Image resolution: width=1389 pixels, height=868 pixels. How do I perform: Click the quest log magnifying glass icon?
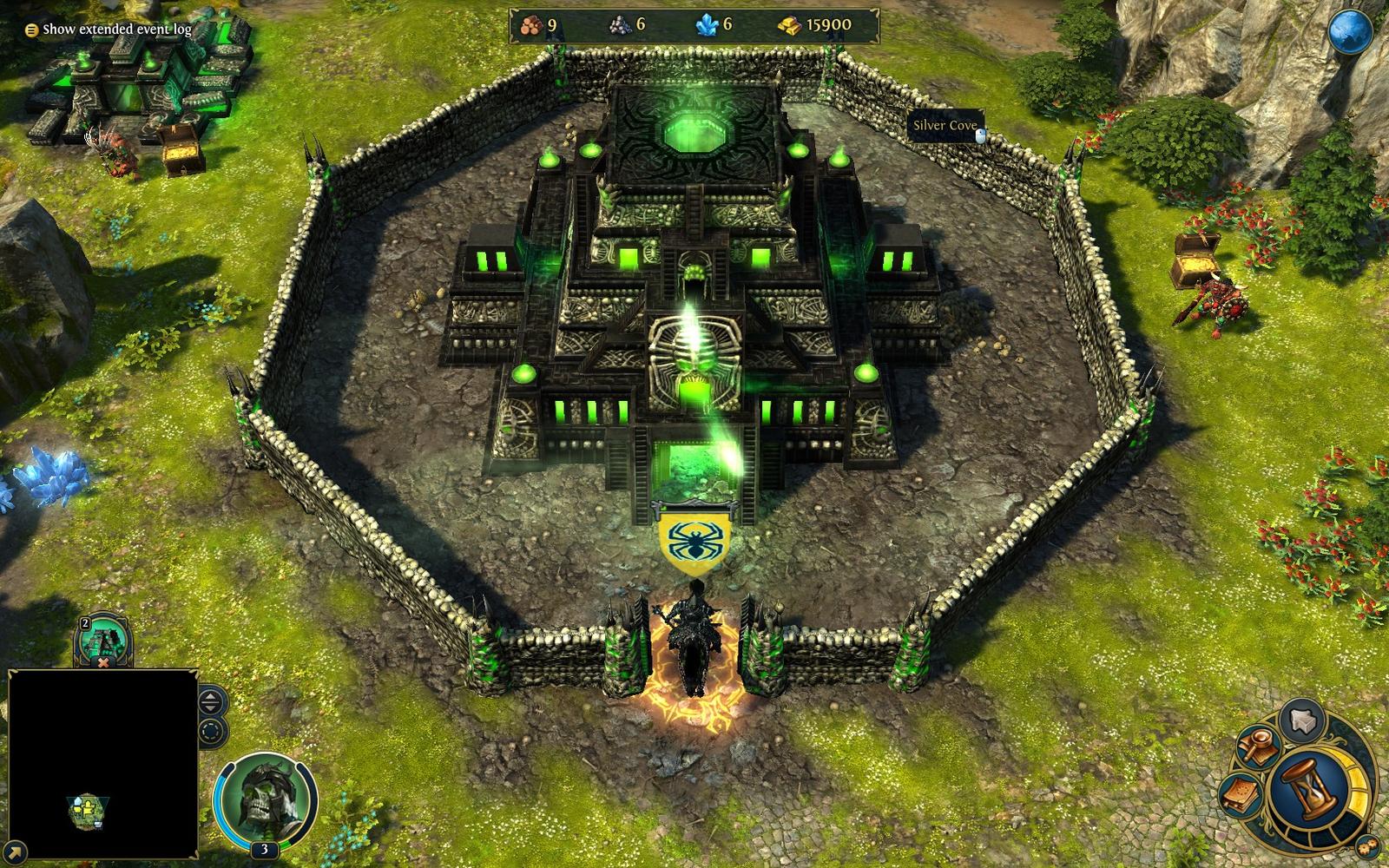[1259, 745]
